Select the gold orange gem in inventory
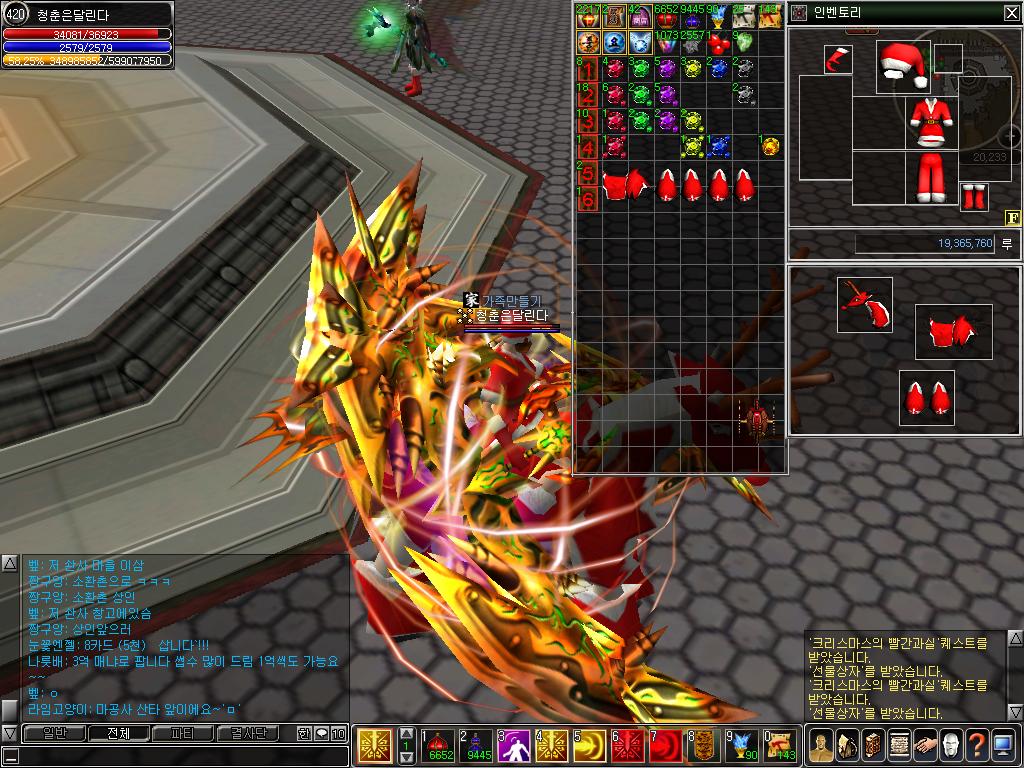Image resolution: width=1024 pixels, height=768 pixels. (x=770, y=146)
